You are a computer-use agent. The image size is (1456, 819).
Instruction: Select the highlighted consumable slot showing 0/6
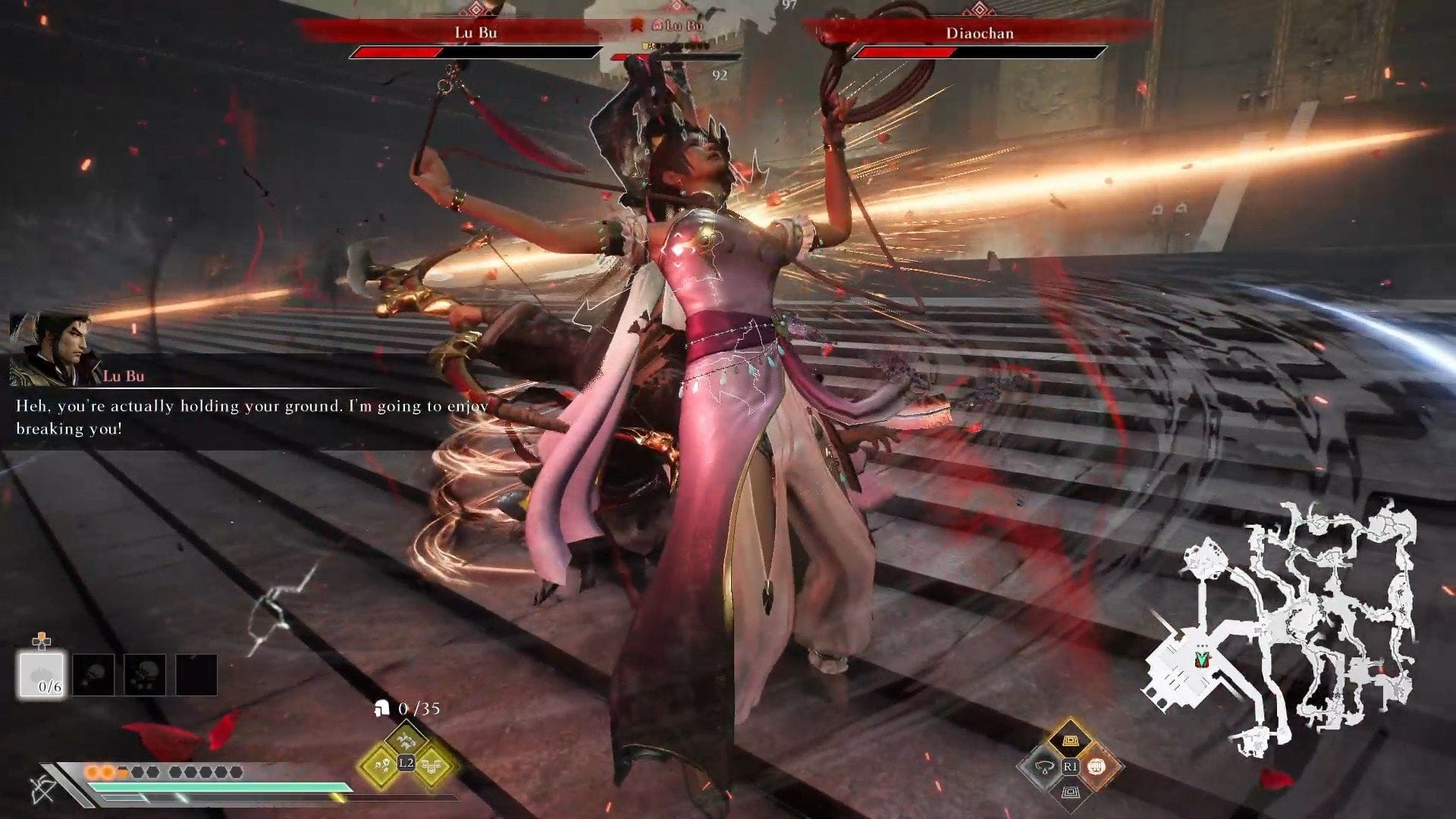42,674
